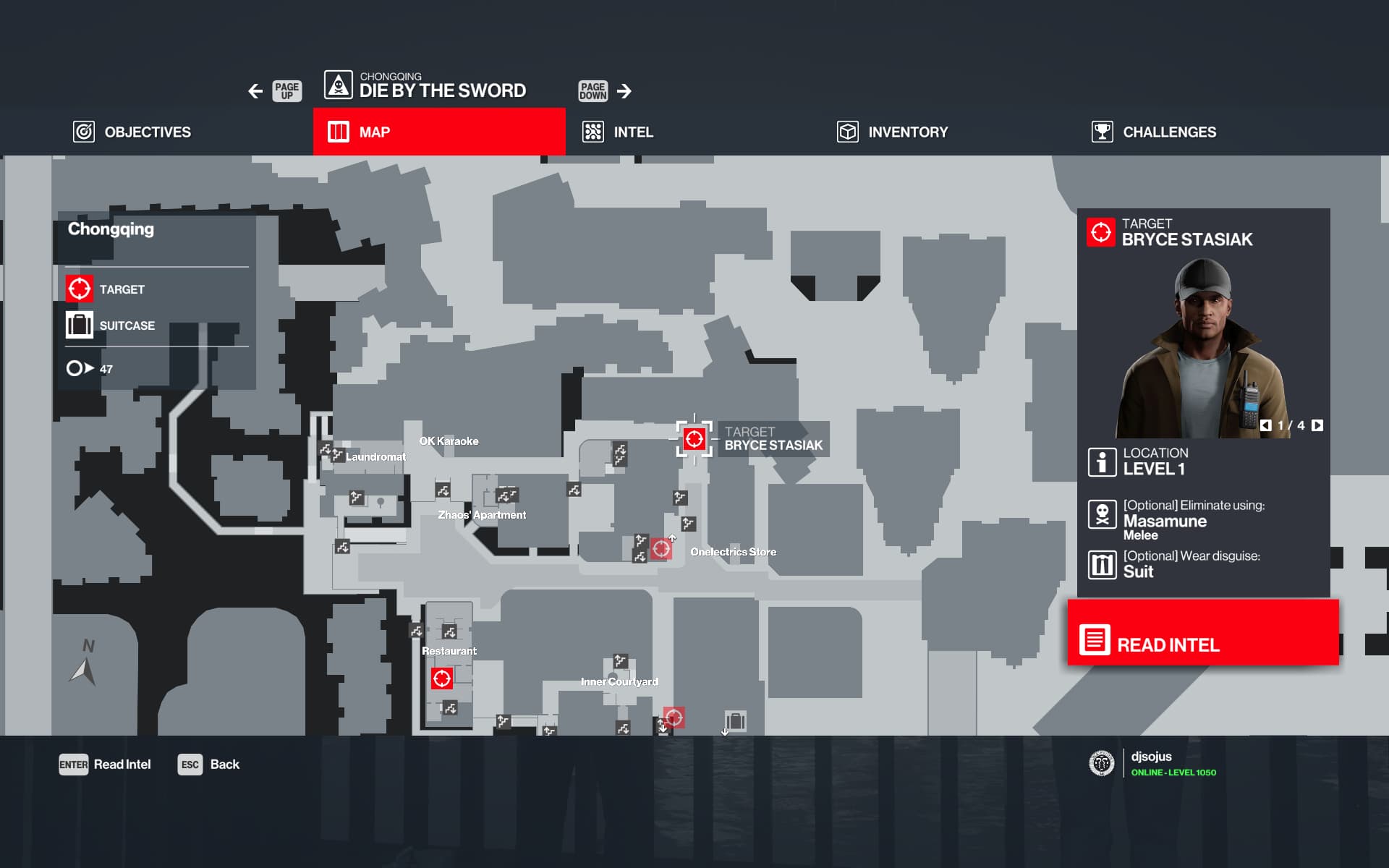The image size is (1389, 868).
Task: Select the Map tab
Action: [438, 132]
